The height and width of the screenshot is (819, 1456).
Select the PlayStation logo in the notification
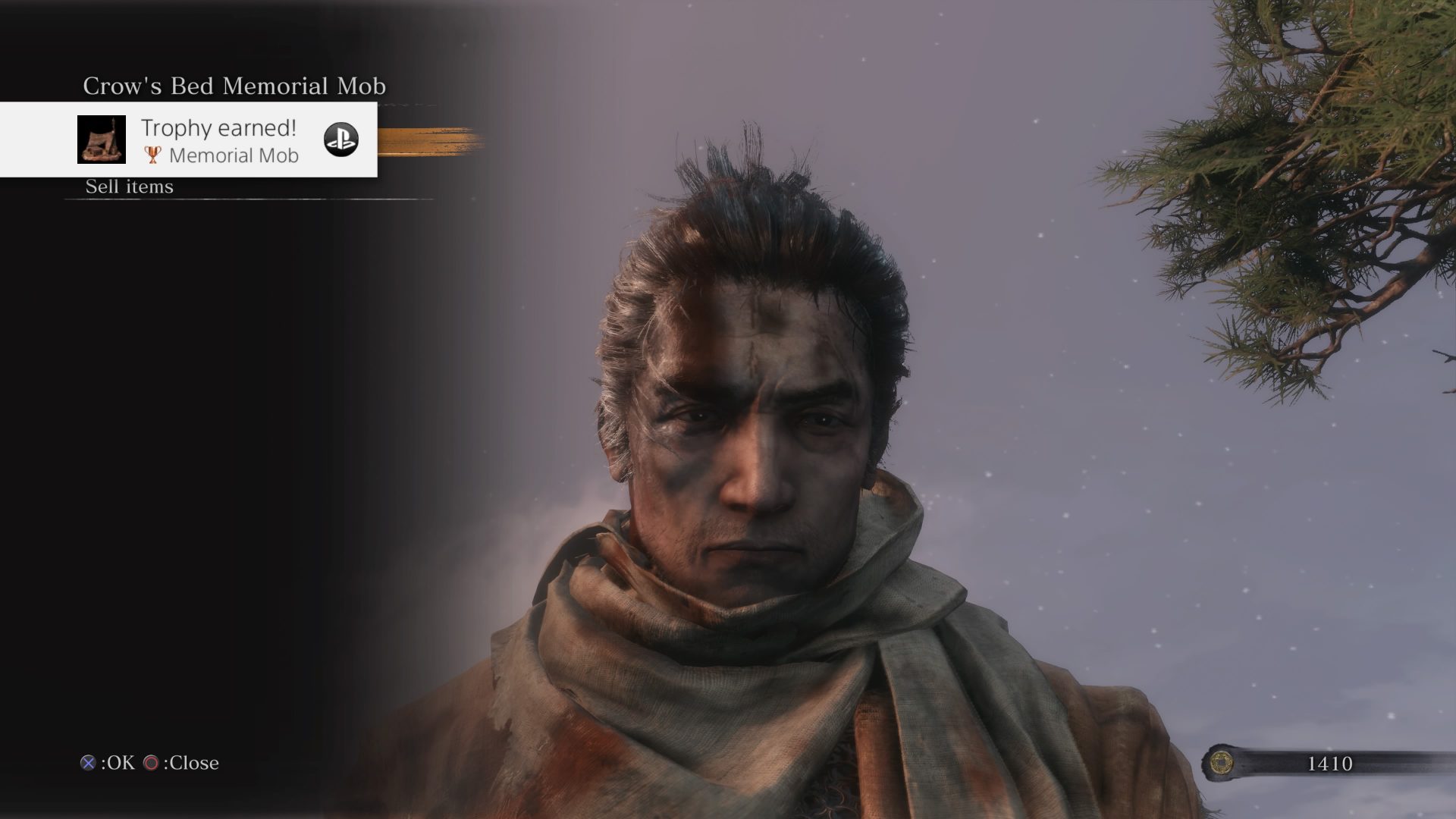pyautogui.click(x=343, y=140)
